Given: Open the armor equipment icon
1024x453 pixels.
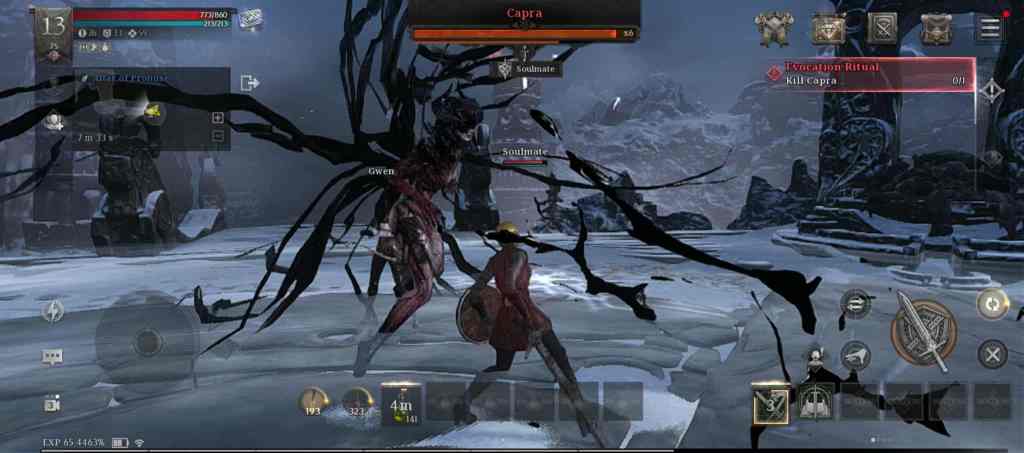Looking at the screenshot, I should point(774,29).
